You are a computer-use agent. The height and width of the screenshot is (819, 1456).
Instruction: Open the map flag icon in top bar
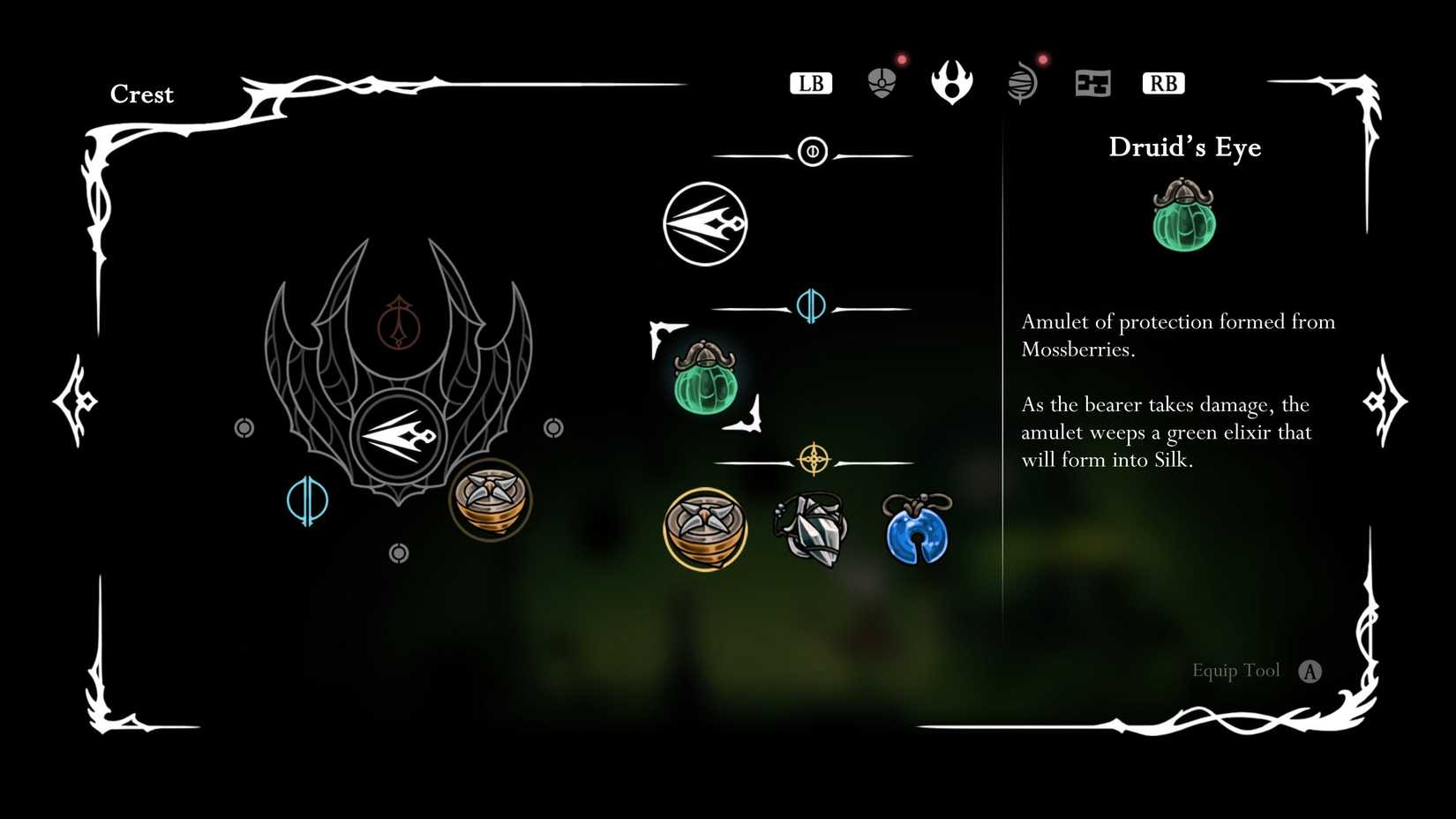coord(1092,81)
